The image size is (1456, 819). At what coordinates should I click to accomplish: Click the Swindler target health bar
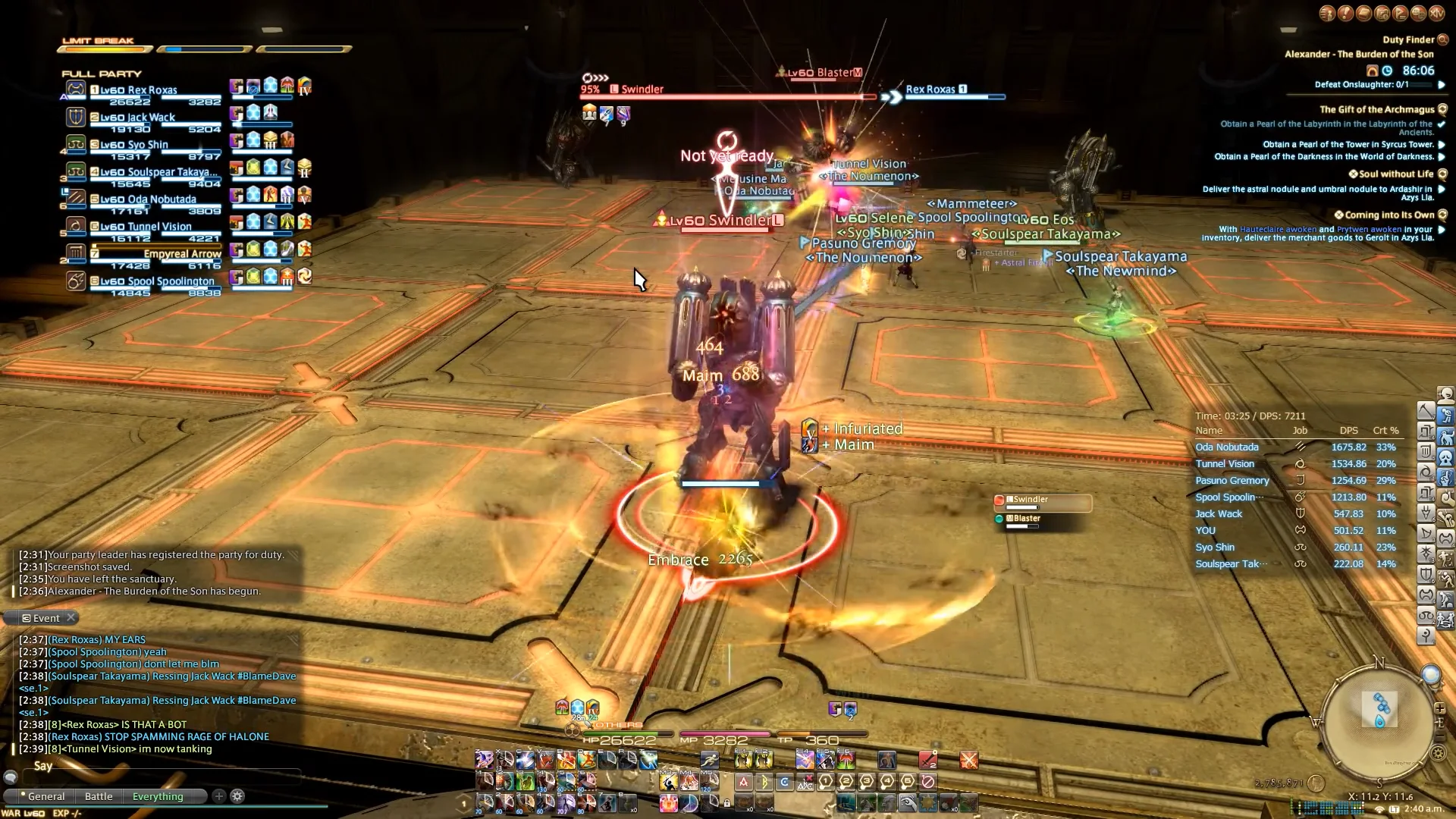click(728, 97)
